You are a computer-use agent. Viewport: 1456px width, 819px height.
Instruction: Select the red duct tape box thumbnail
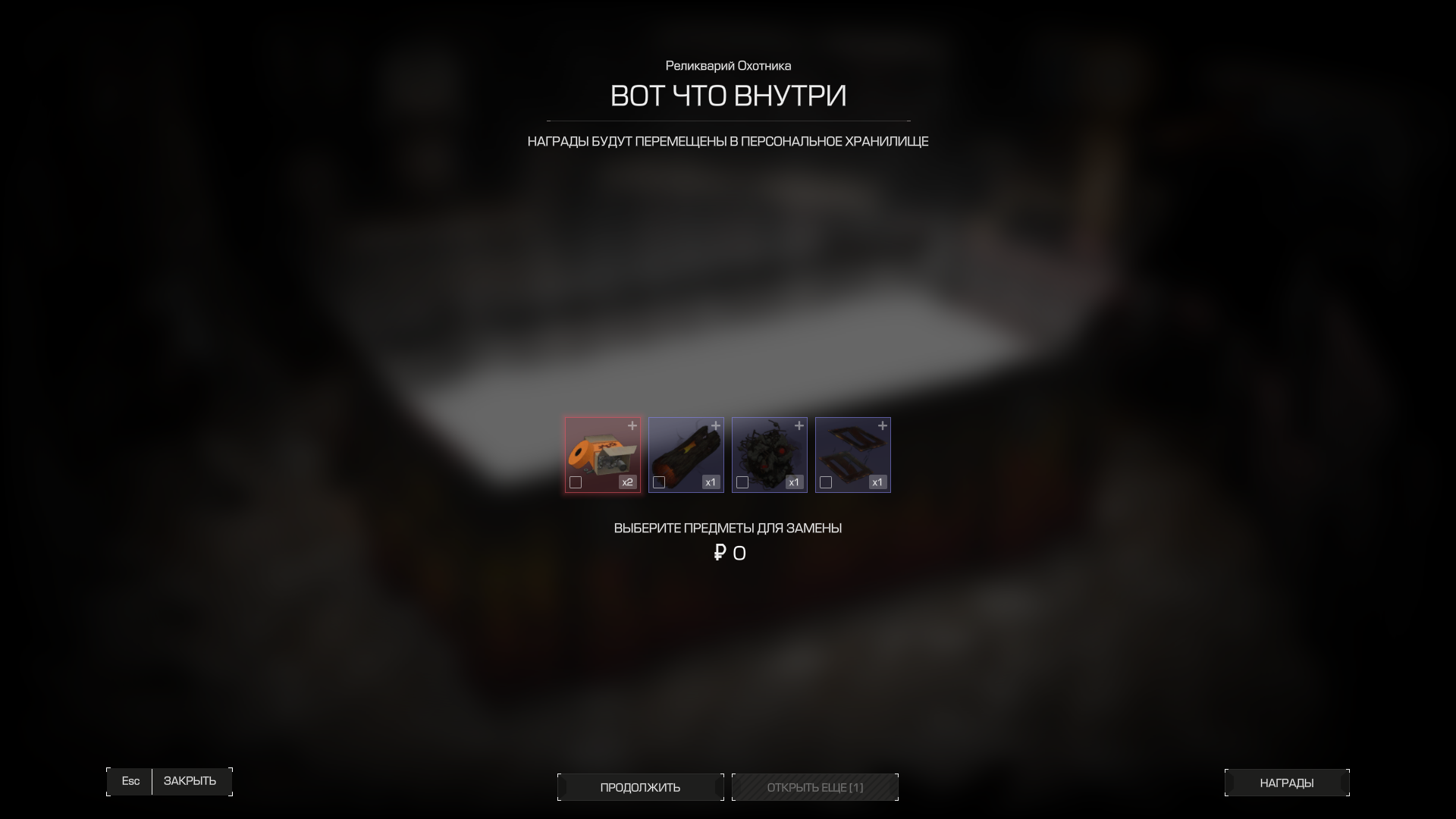[602, 453]
